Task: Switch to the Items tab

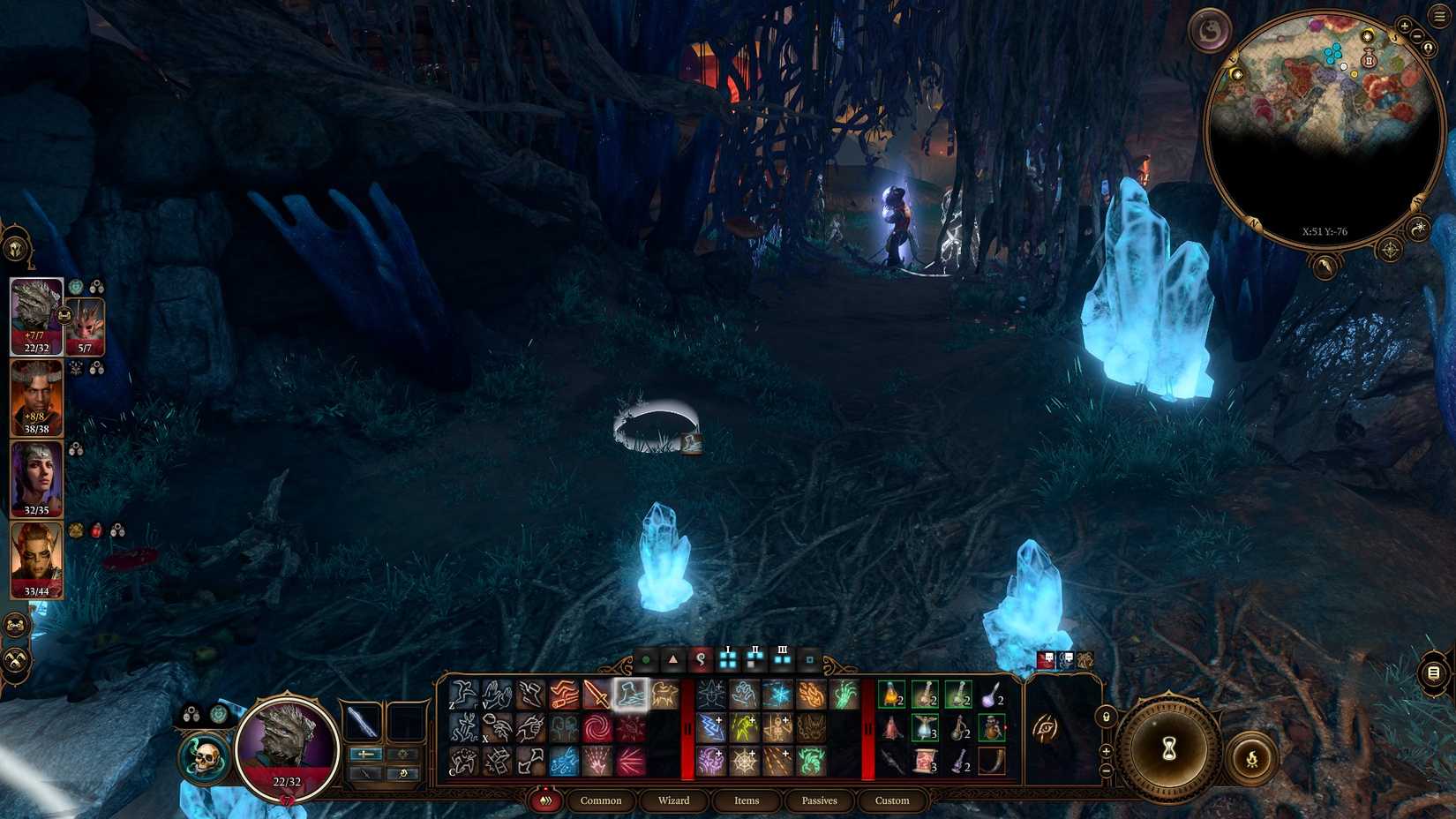Action: click(x=746, y=800)
